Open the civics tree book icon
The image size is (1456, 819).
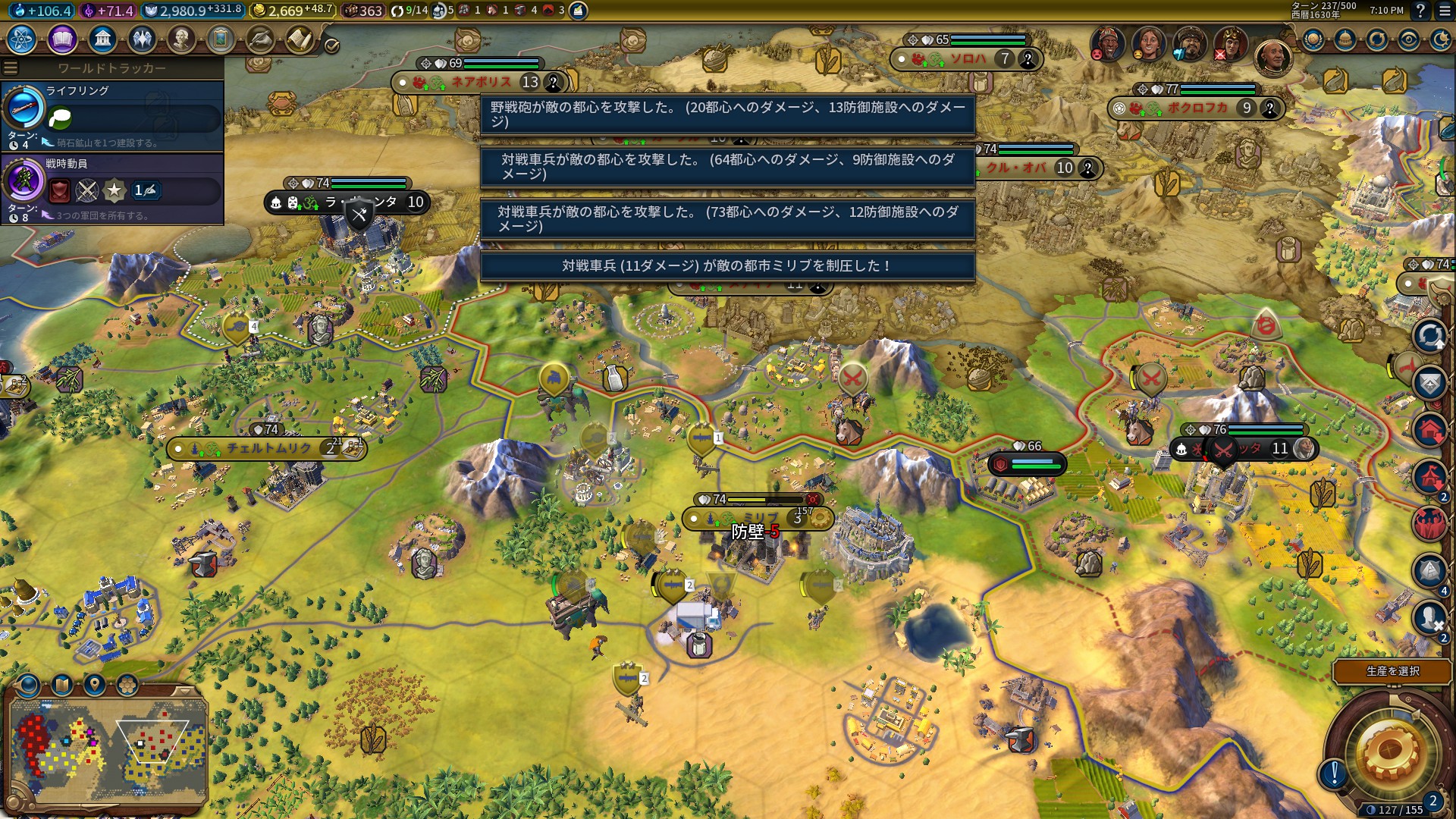click(62, 39)
